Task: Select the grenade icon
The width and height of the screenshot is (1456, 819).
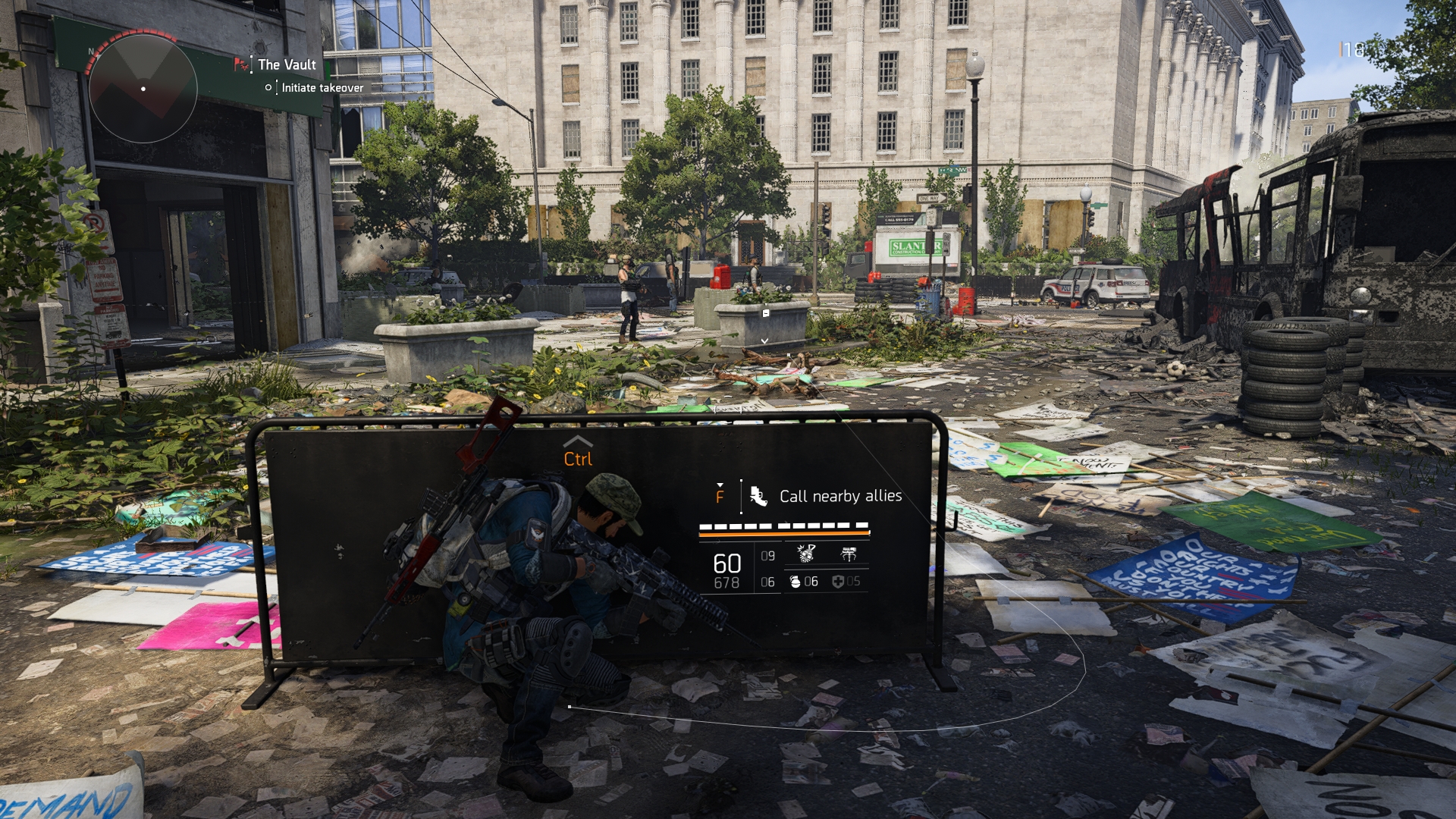Action: [795, 582]
